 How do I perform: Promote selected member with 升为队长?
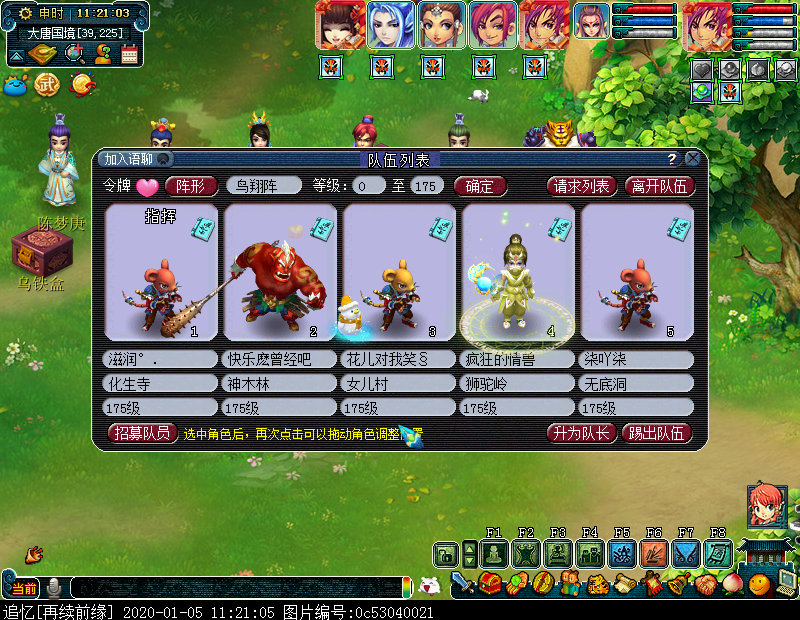pyautogui.click(x=579, y=433)
